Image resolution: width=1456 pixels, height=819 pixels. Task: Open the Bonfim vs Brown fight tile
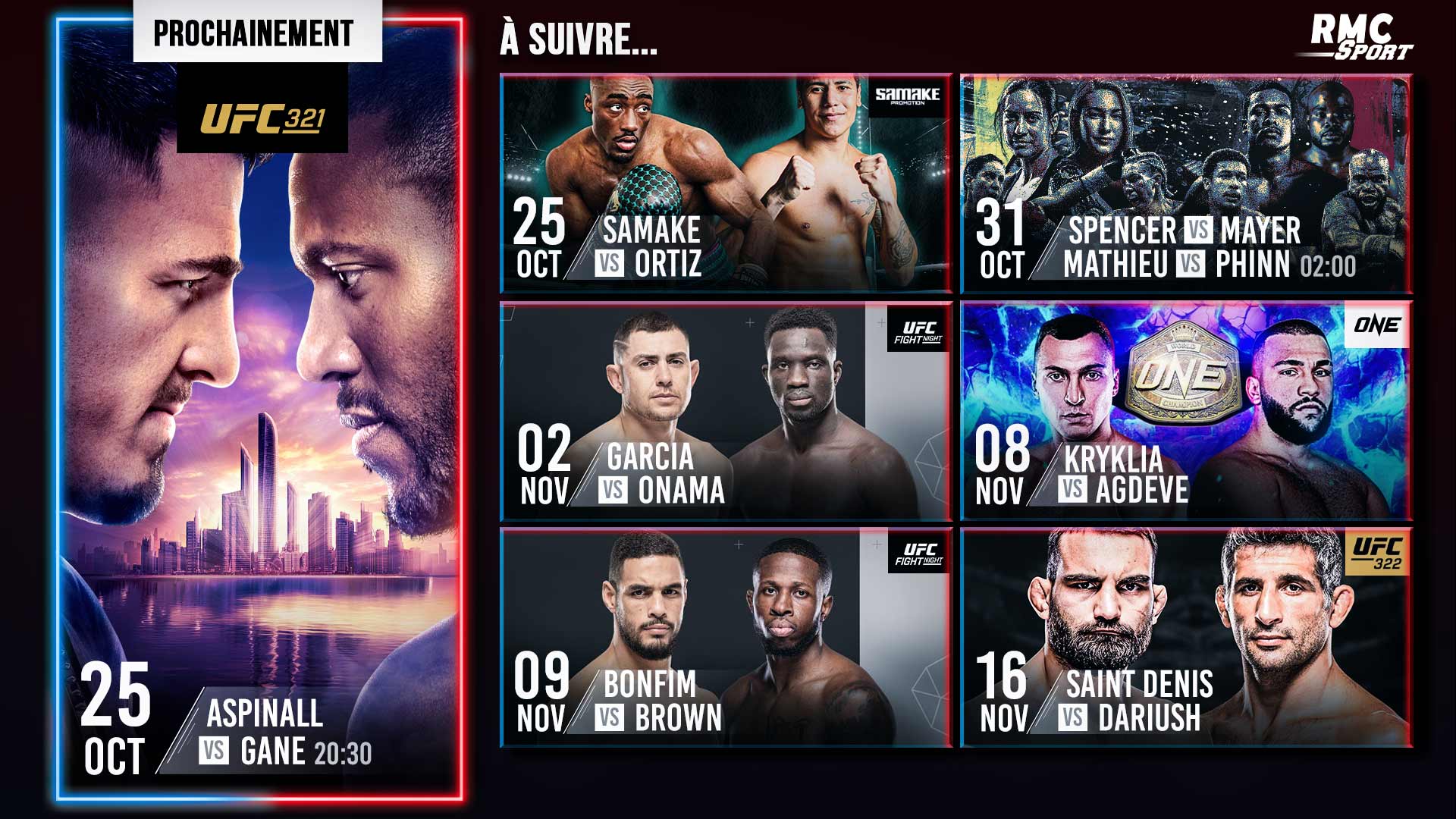click(726, 638)
